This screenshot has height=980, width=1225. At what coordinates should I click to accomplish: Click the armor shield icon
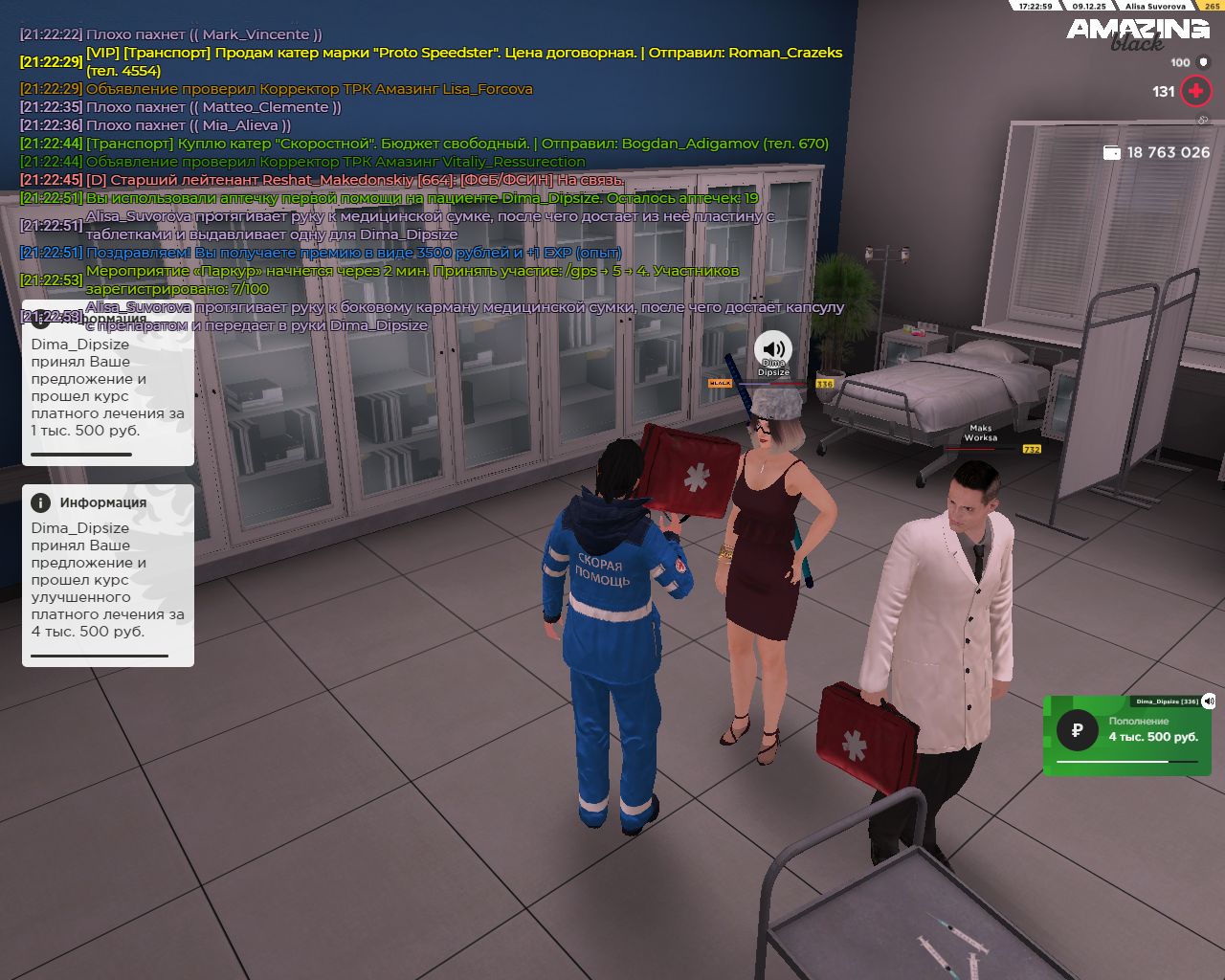[1203, 62]
